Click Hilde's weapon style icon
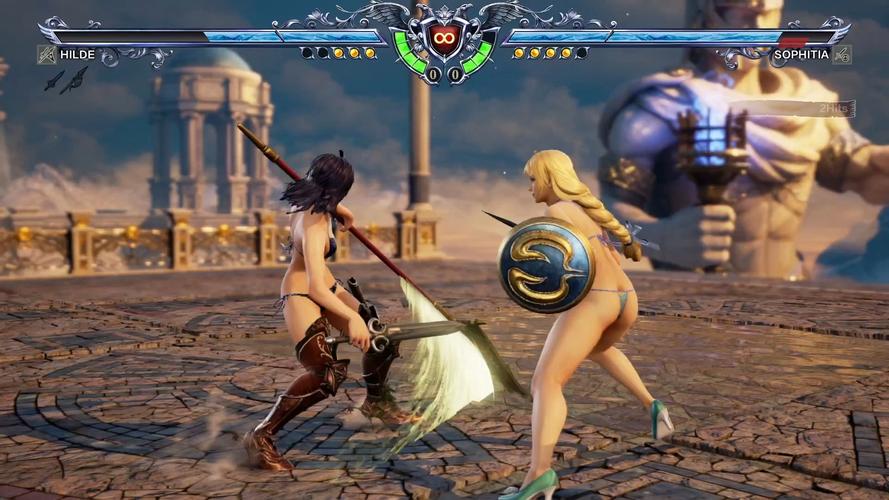Screen dimensions: 889x500 (46, 54)
